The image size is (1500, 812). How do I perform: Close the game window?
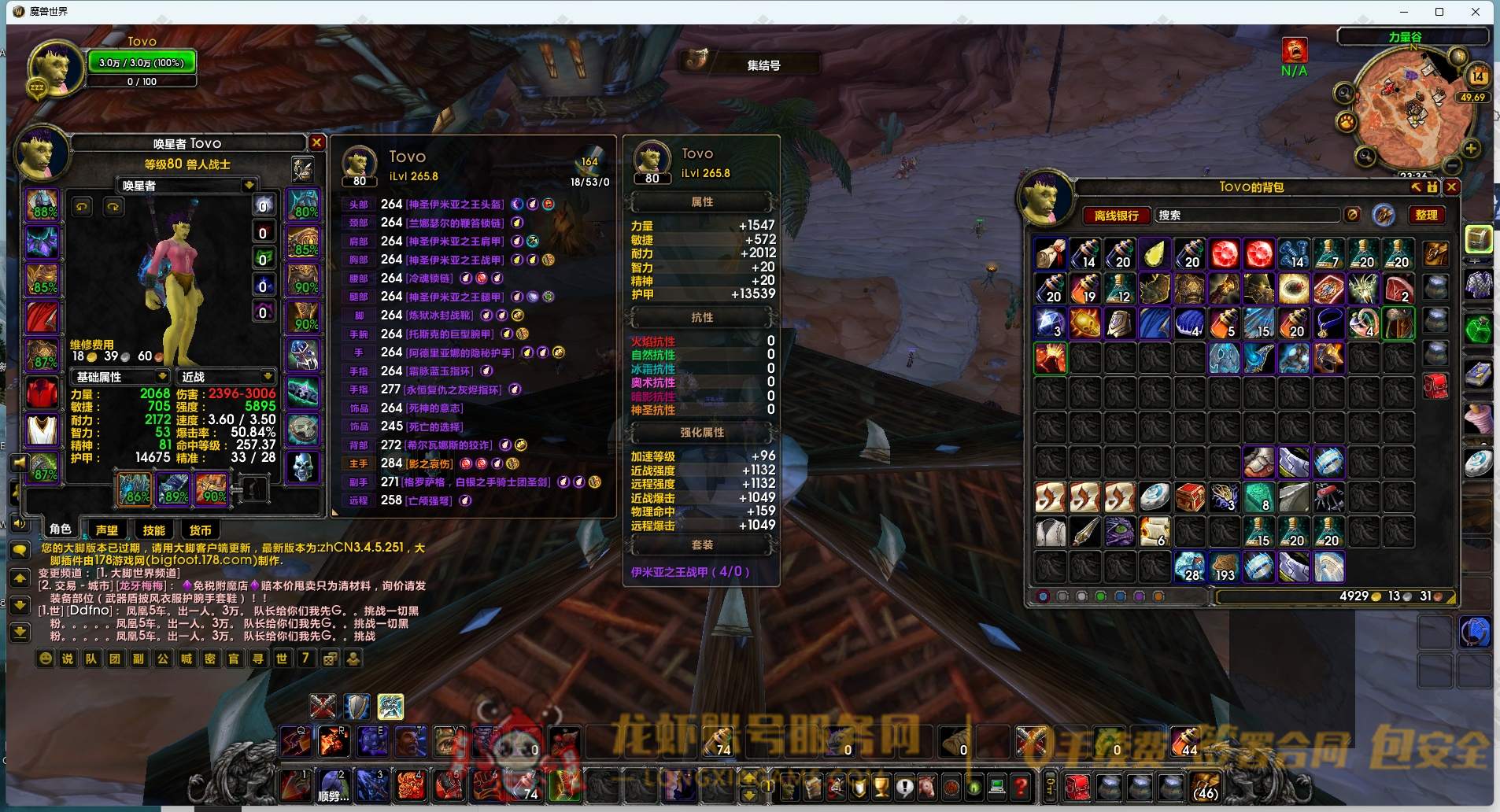pyautogui.click(x=1476, y=12)
